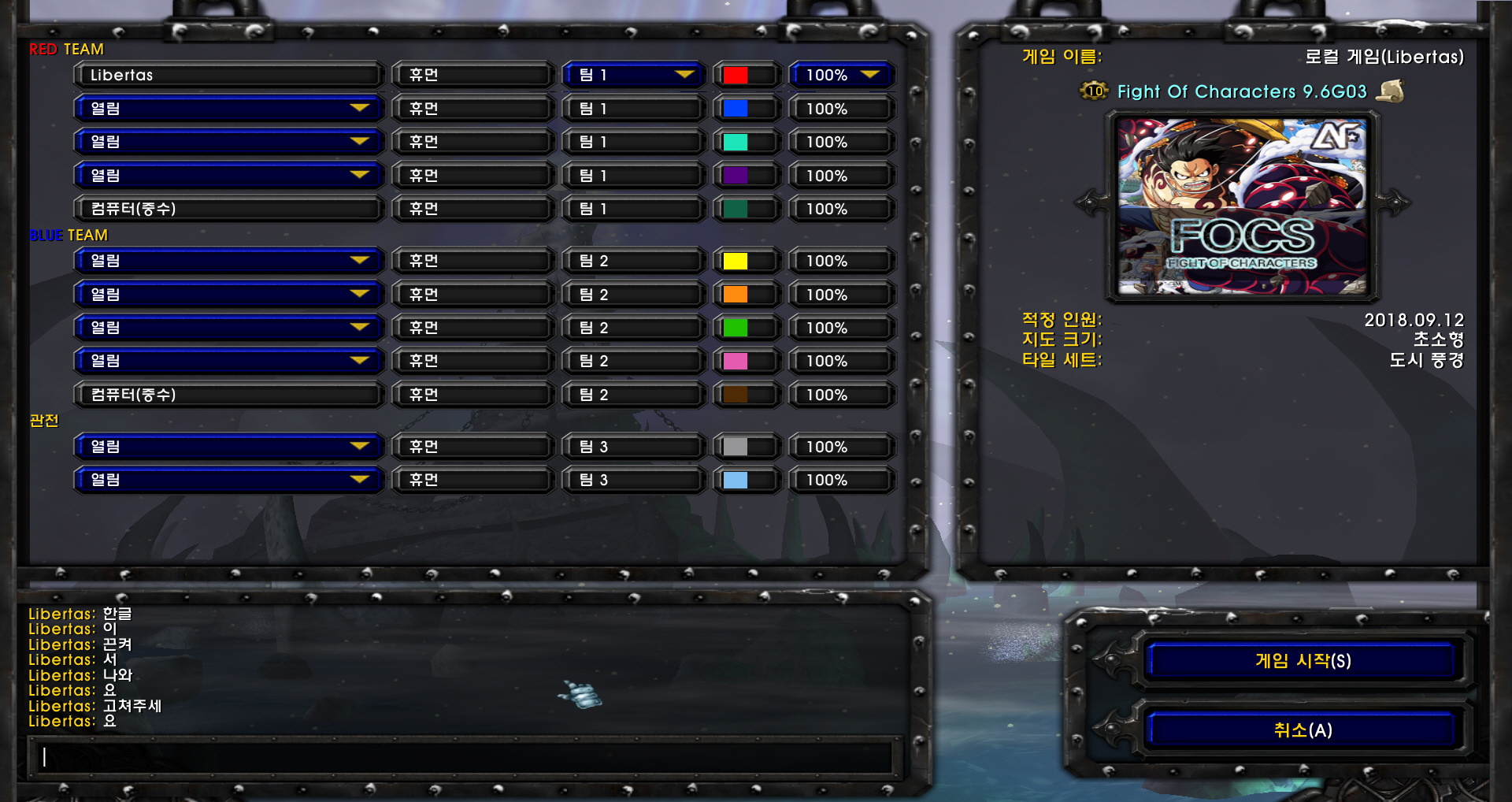The height and width of the screenshot is (802, 1512).
Task: Open Libertas handicap 100% dropdown
Action: (x=841, y=75)
